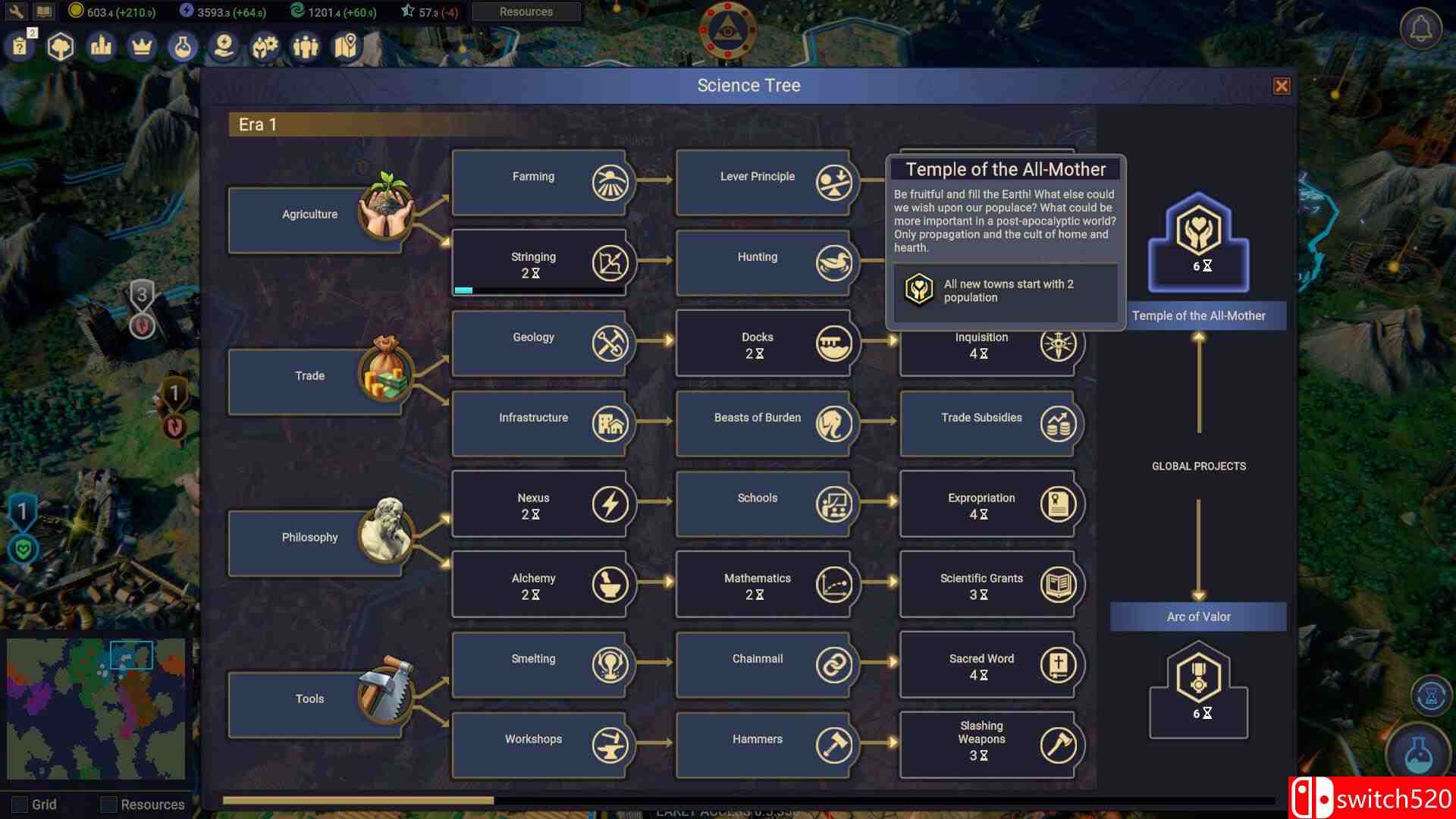Enable the Resources checkbox near the minimap
Image resolution: width=1456 pixels, height=819 pixels.
[x=110, y=804]
